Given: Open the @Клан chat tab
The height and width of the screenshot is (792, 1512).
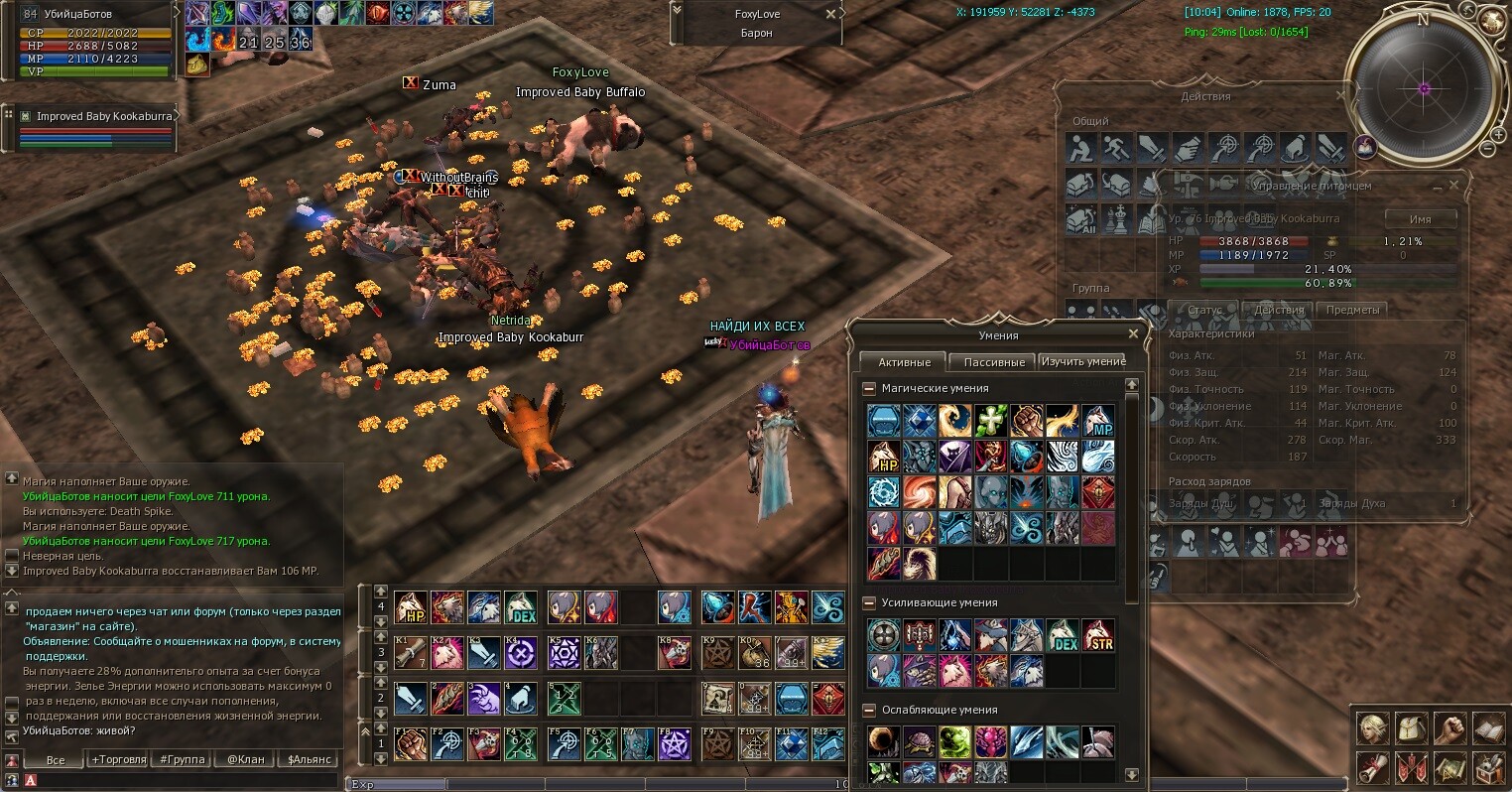Looking at the screenshot, I should coord(245,759).
